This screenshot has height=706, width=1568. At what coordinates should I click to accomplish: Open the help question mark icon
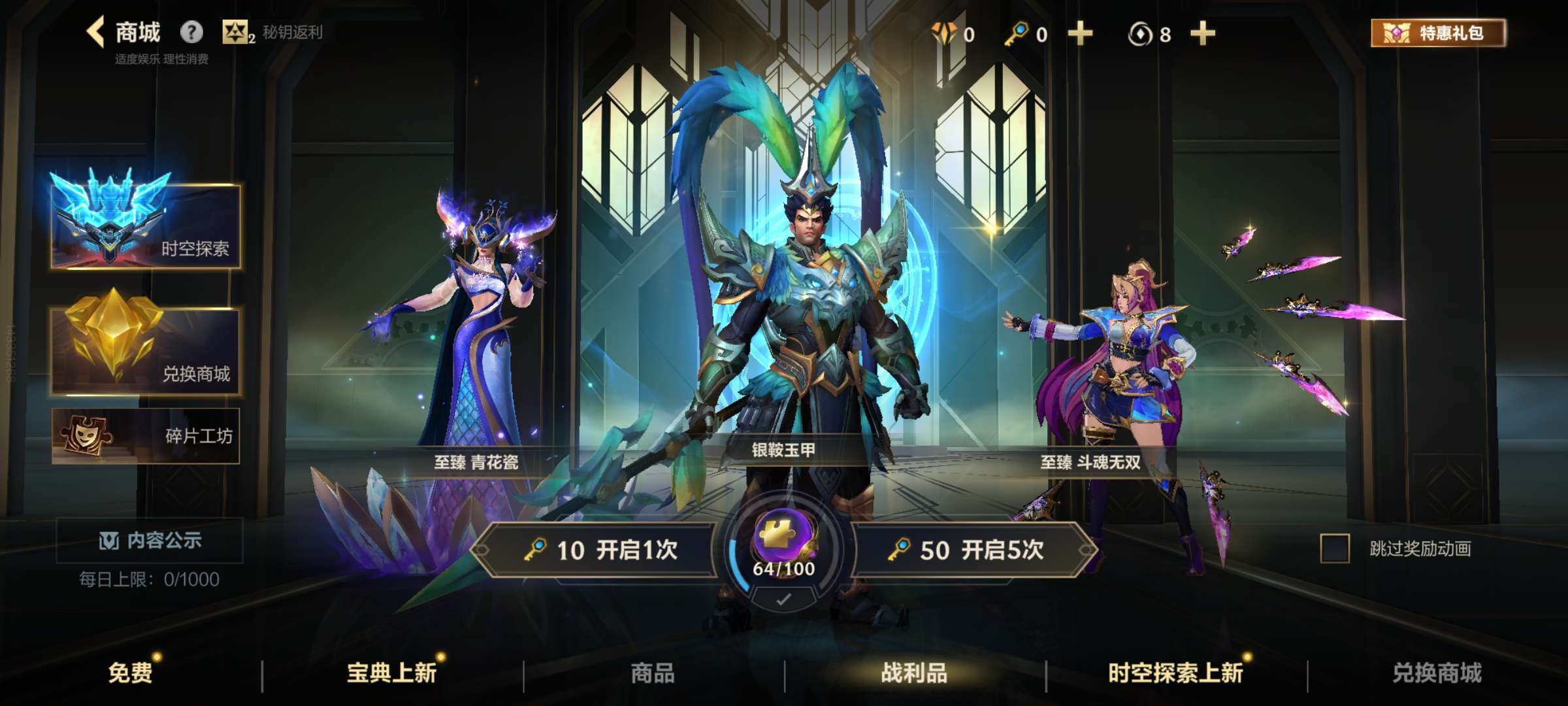[190, 31]
